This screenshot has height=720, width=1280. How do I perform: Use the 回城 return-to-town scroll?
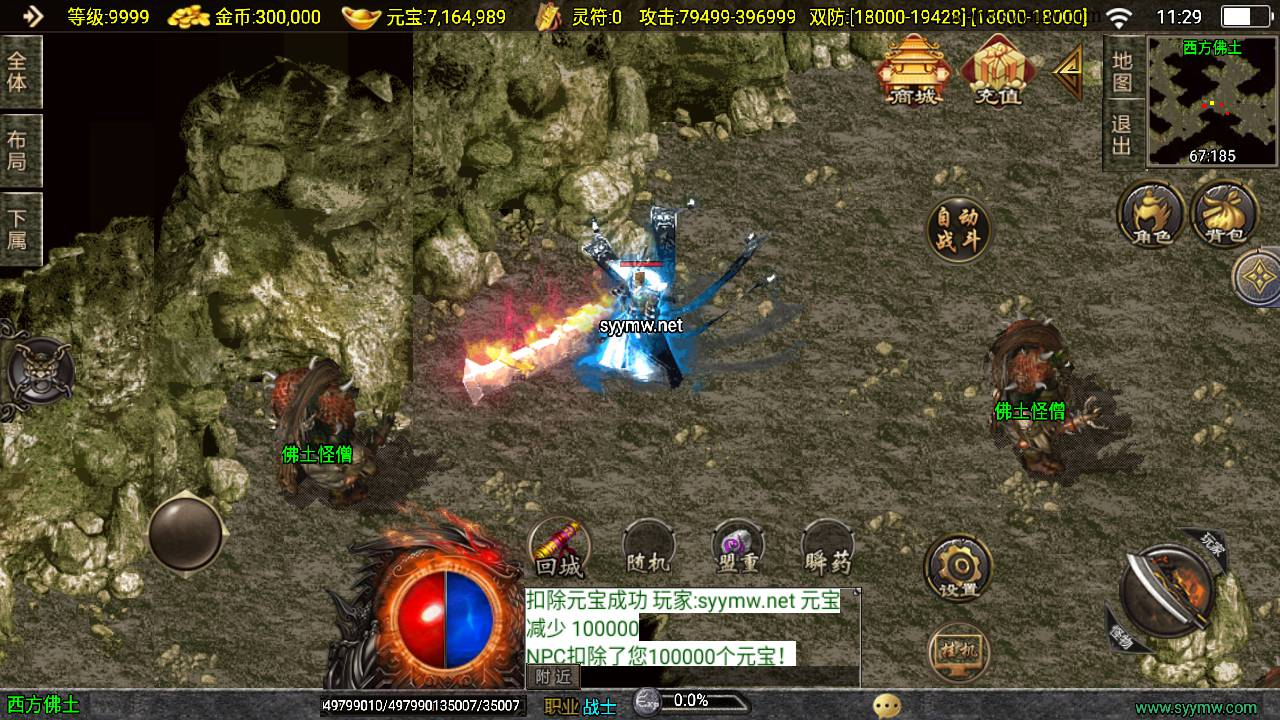(x=559, y=549)
